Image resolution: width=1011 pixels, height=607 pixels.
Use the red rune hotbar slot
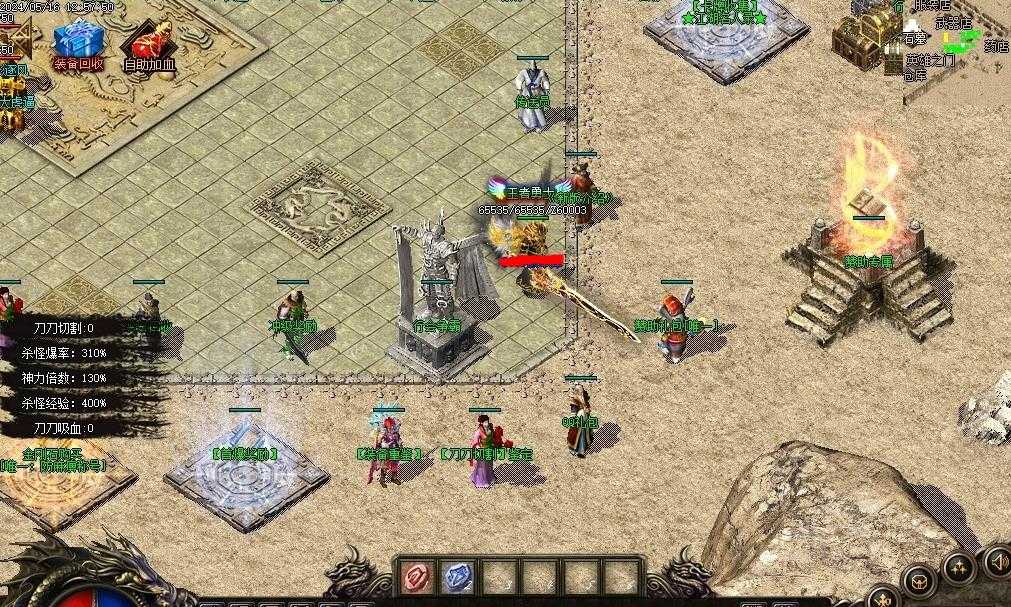click(415, 577)
